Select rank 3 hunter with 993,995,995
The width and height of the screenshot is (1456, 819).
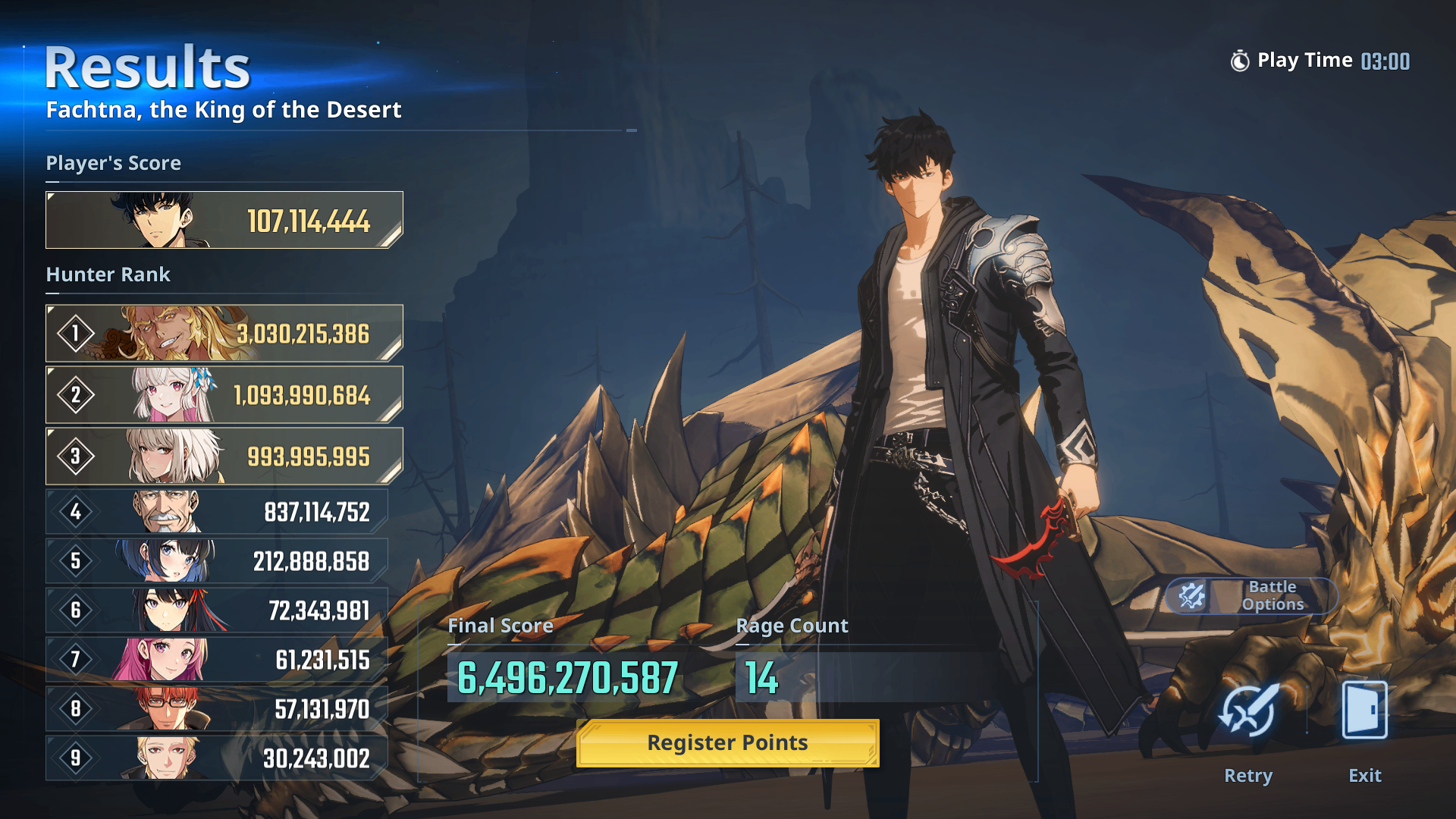[224, 457]
